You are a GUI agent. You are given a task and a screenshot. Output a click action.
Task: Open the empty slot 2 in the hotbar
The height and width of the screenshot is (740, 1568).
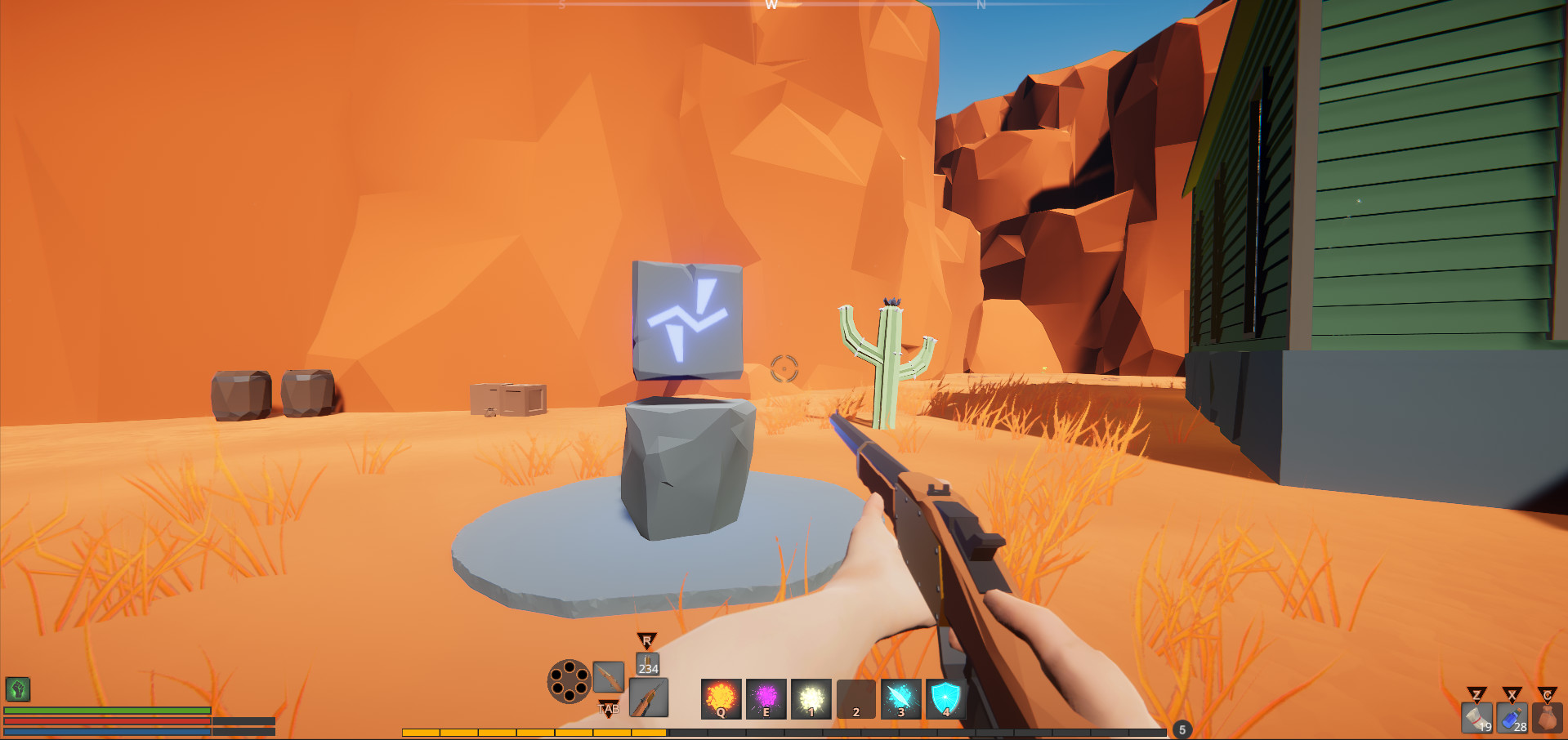(855, 701)
